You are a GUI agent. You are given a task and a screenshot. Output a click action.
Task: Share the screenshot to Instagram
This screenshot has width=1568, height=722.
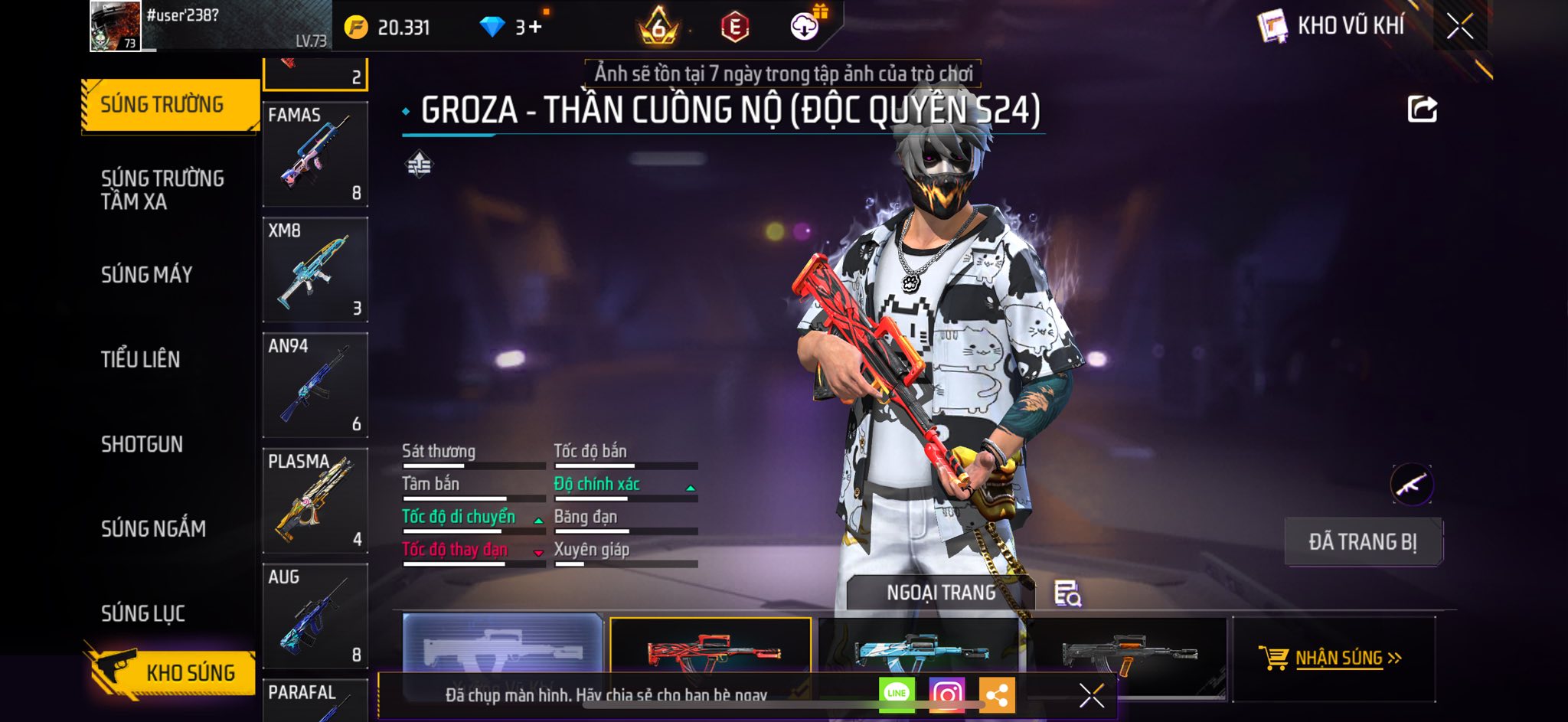[946, 694]
